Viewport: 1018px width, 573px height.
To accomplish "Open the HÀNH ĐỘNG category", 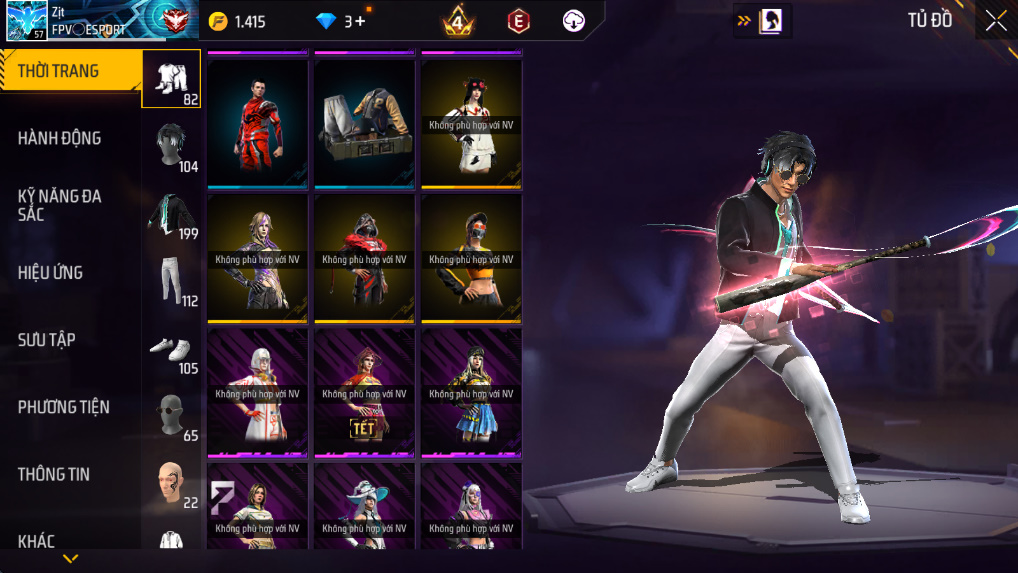I will [60, 138].
